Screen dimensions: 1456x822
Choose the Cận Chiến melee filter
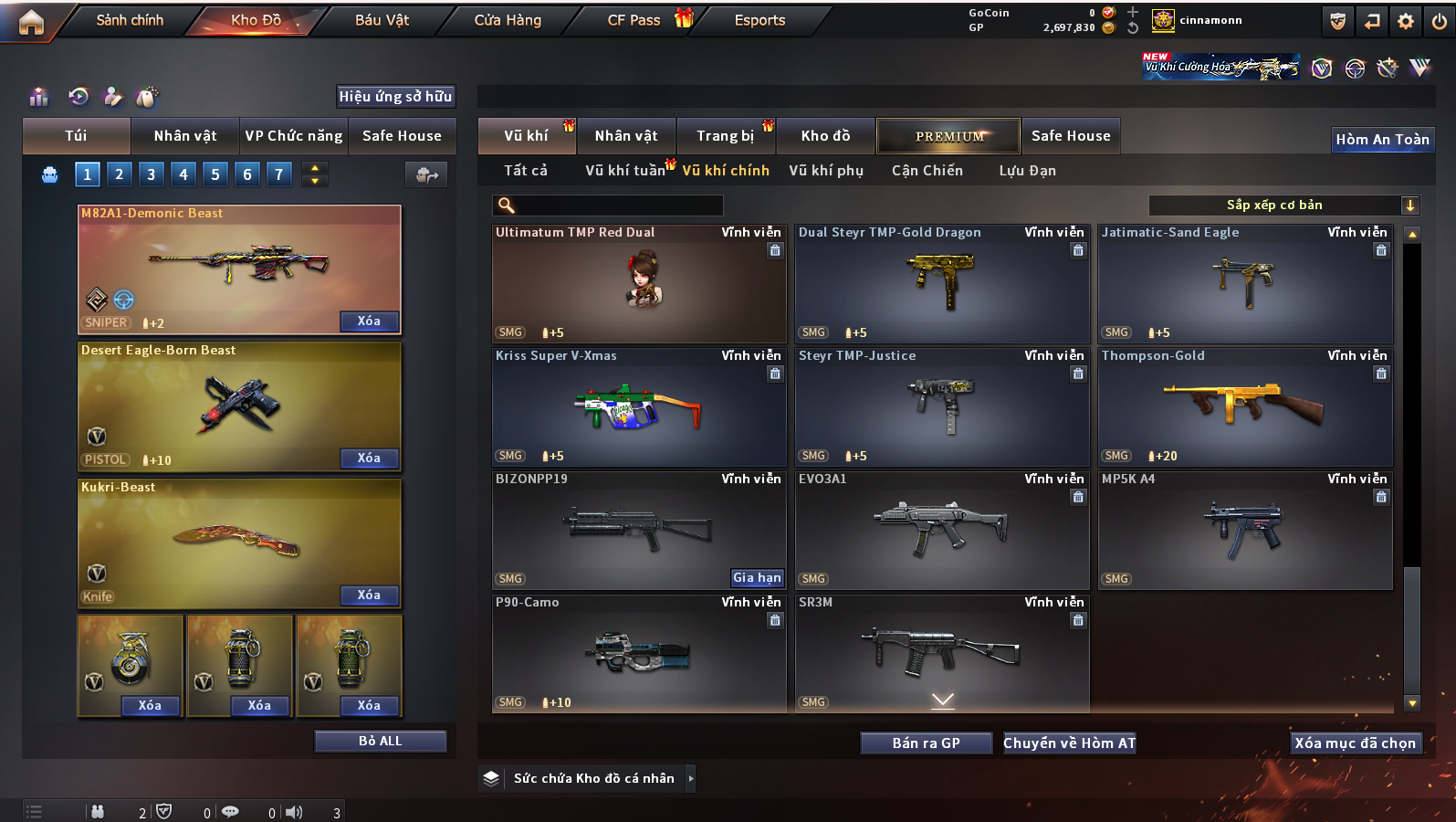927,171
